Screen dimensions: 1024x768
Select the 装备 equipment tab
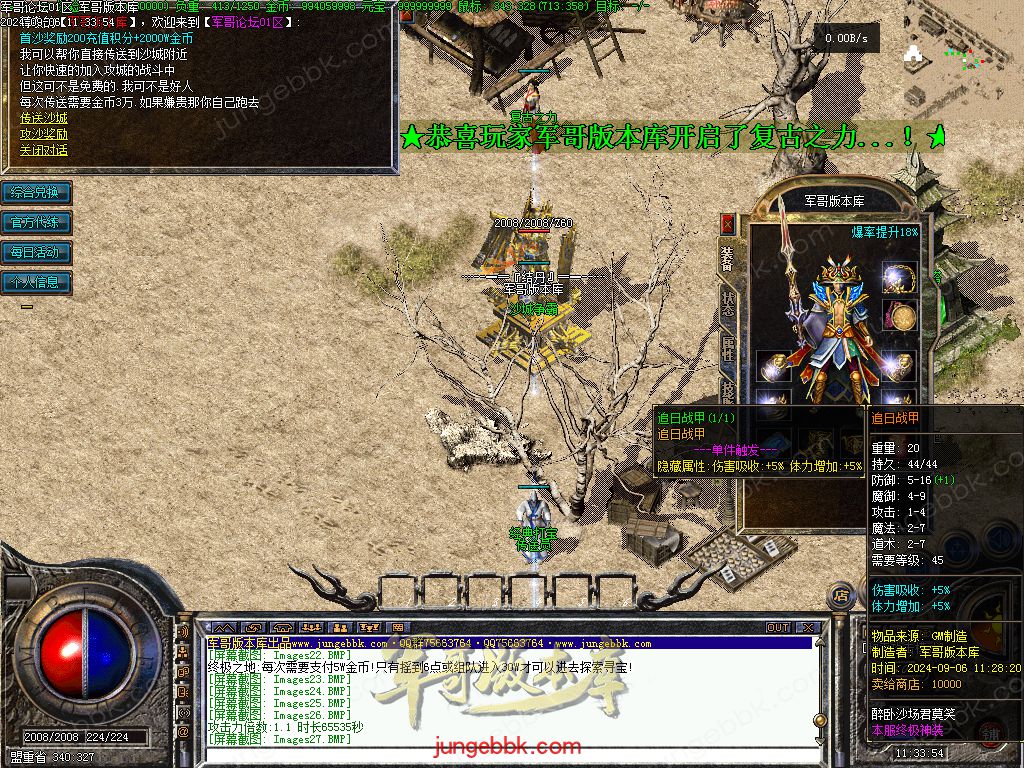pyautogui.click(x=728, y=258)
